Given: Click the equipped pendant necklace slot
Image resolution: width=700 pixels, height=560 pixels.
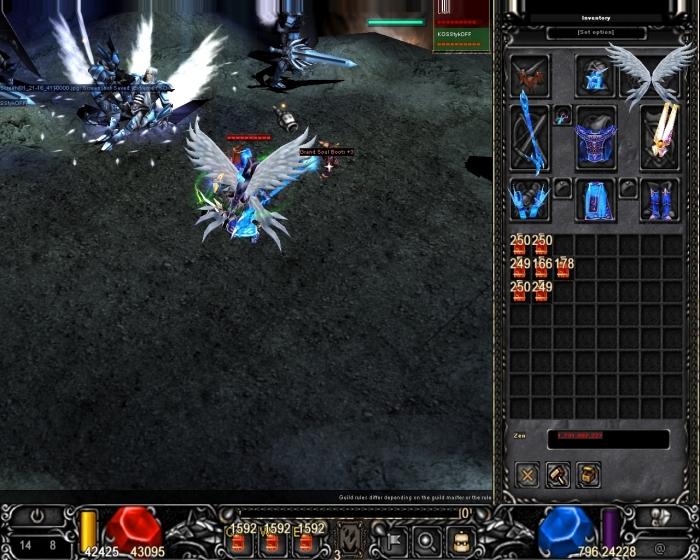Looking at the screenshot, I should pos(562,115).
